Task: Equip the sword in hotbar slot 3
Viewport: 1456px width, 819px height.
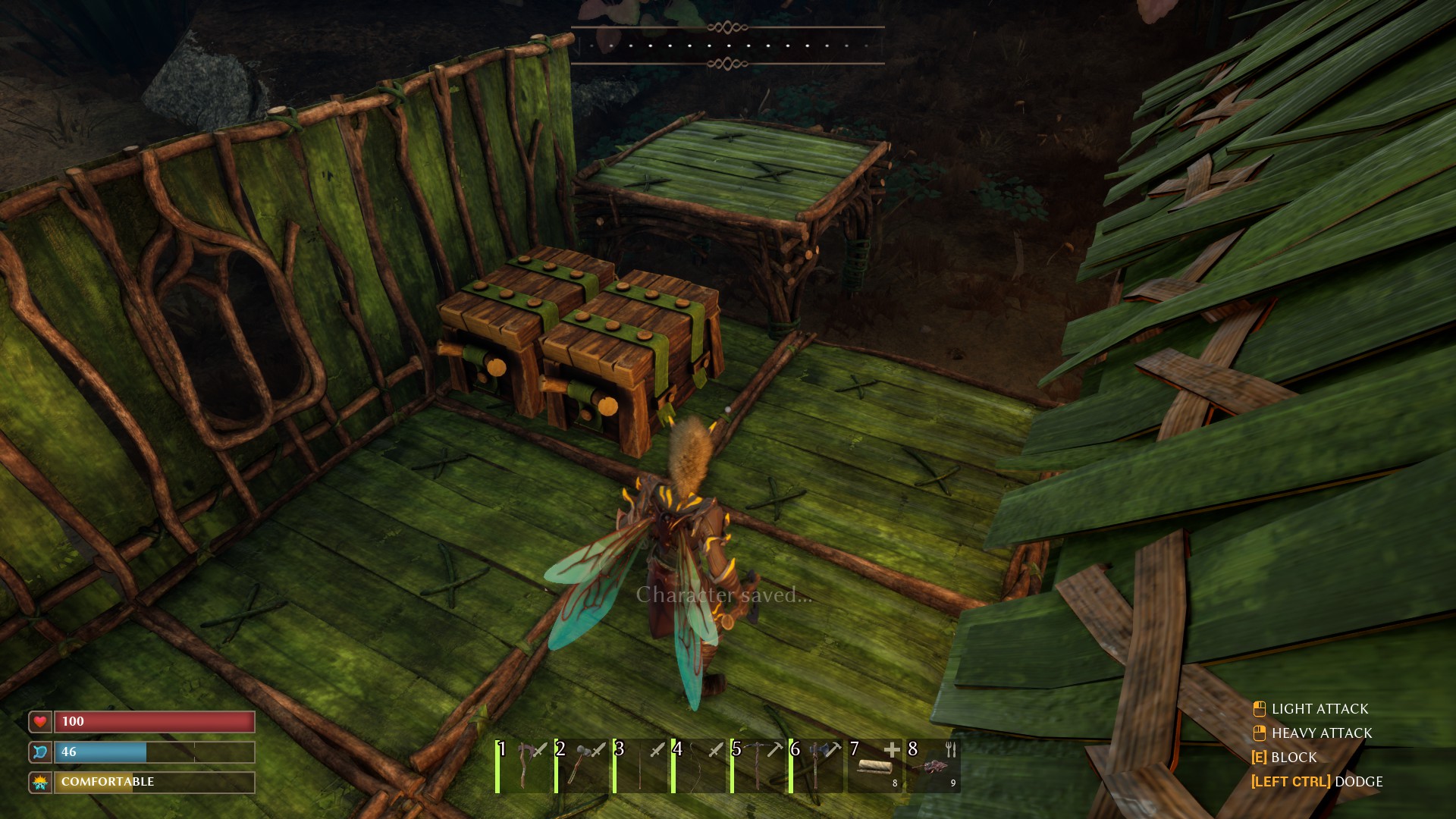Action: pyautogui.click(x=642, y=766)
